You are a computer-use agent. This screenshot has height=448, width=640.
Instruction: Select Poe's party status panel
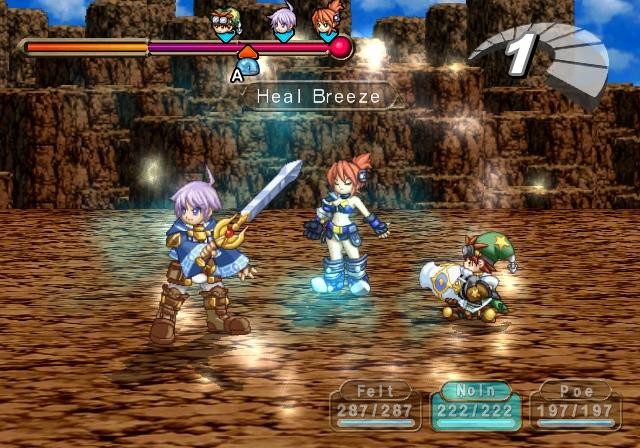pyautogui.click(x=575, y=405)
